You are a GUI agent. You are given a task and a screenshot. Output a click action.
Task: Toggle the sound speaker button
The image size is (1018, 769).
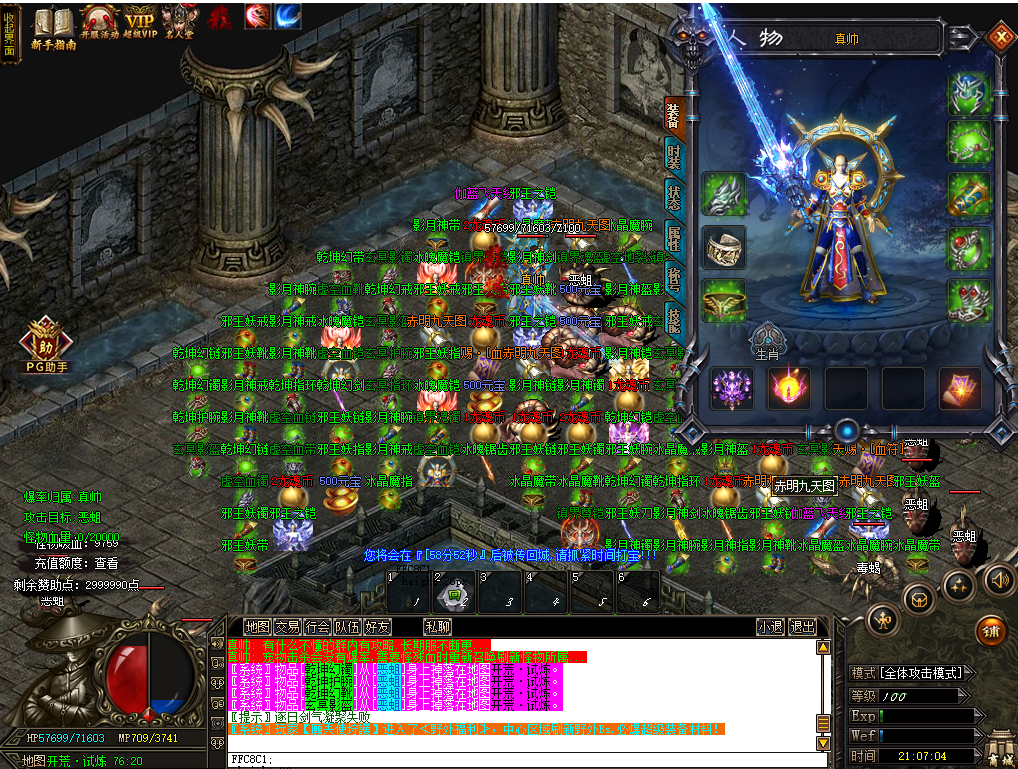pyautogui.click(x=998, y=579)
